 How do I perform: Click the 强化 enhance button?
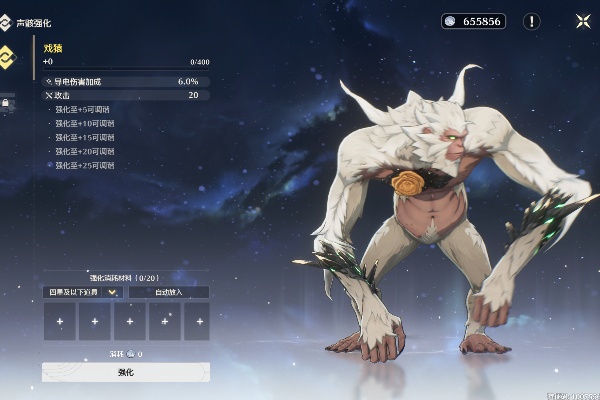click(126, 372)
